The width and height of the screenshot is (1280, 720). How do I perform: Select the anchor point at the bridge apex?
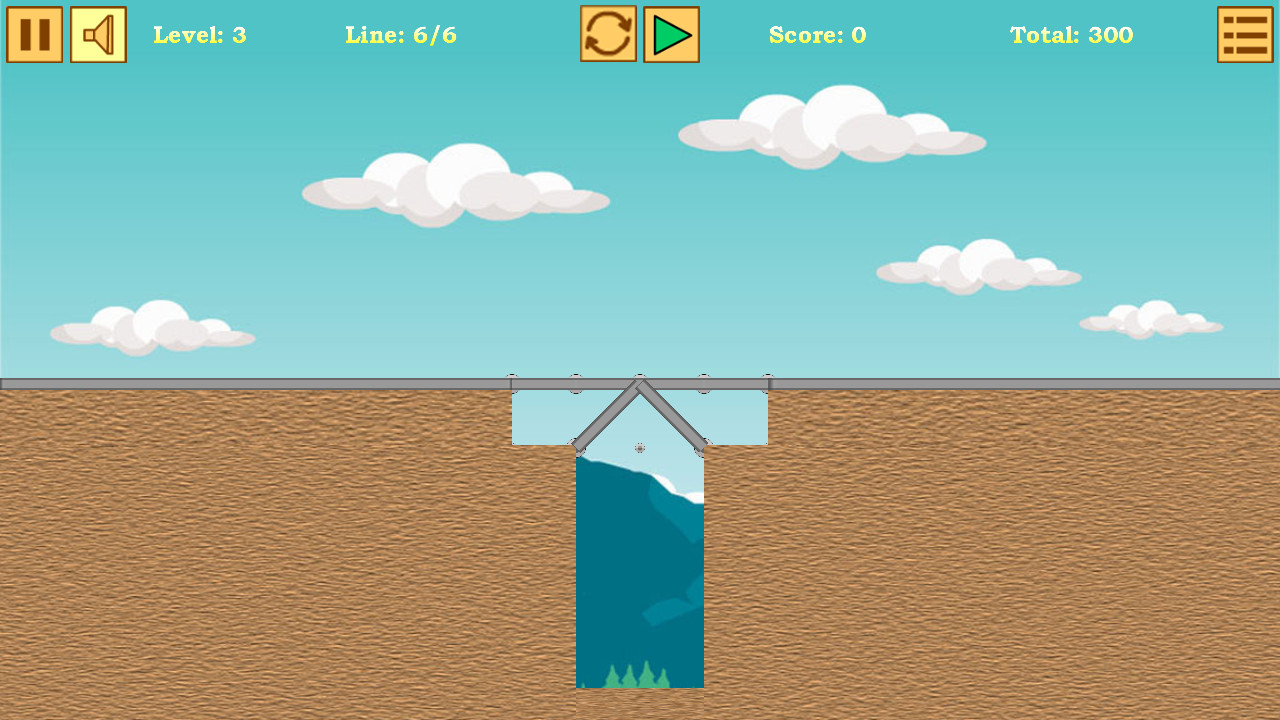point(639,377)
